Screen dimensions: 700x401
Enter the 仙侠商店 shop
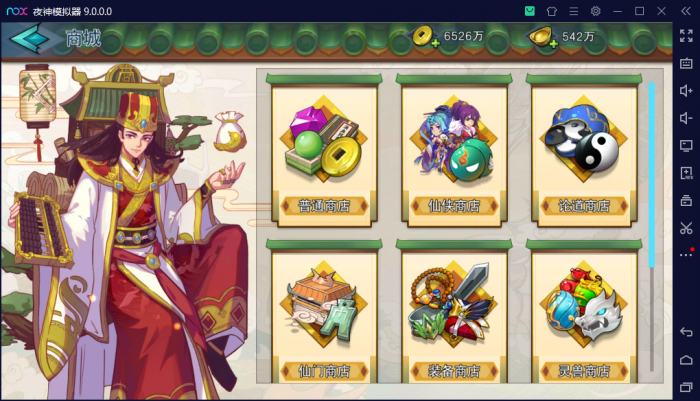pyautogui.click(x=454, y=148)
